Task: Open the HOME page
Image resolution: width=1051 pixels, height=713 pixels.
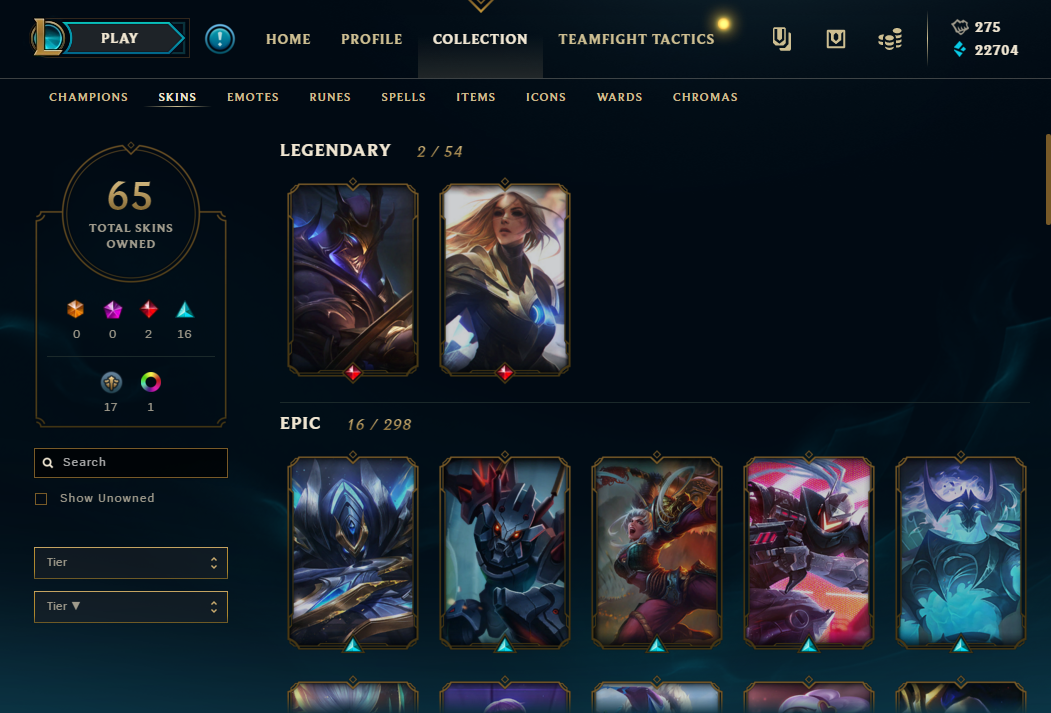Action: pyautogui.click(x=288, y=39)
